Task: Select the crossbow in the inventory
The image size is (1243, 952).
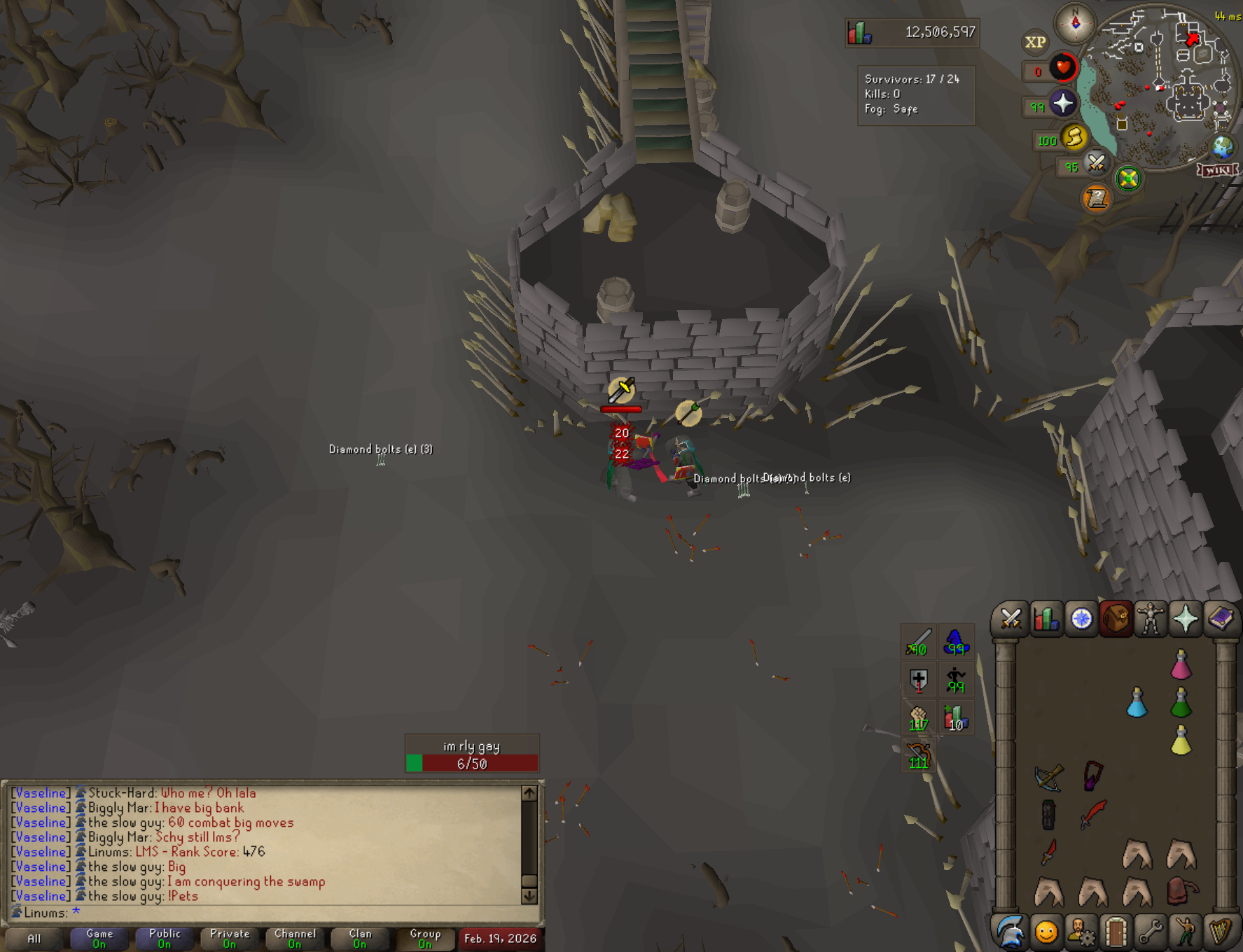Action: 1049,777
